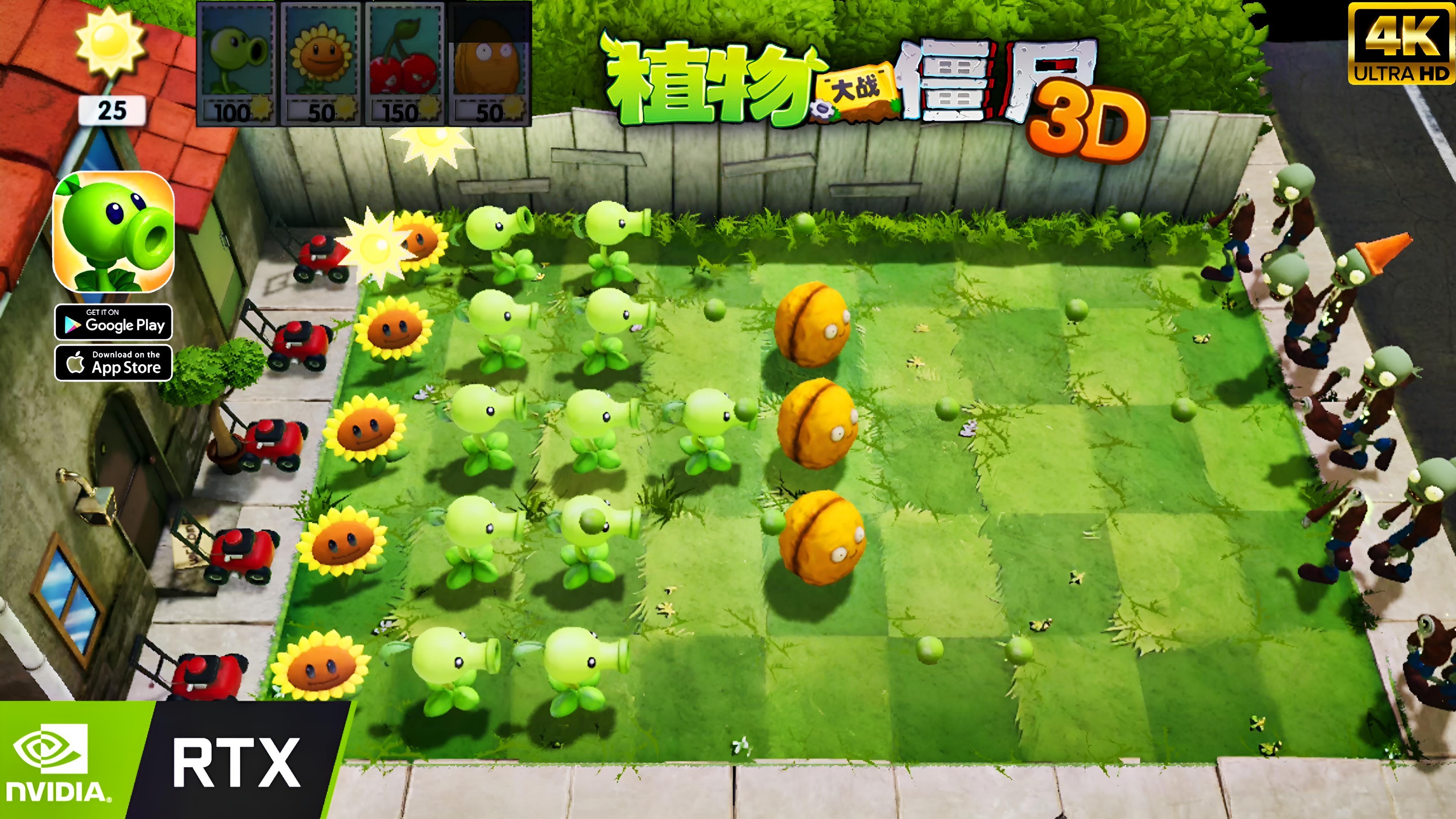Open the Download on the App Store badge
This screenshot has height=819, width=1456.
coord(113,362)
